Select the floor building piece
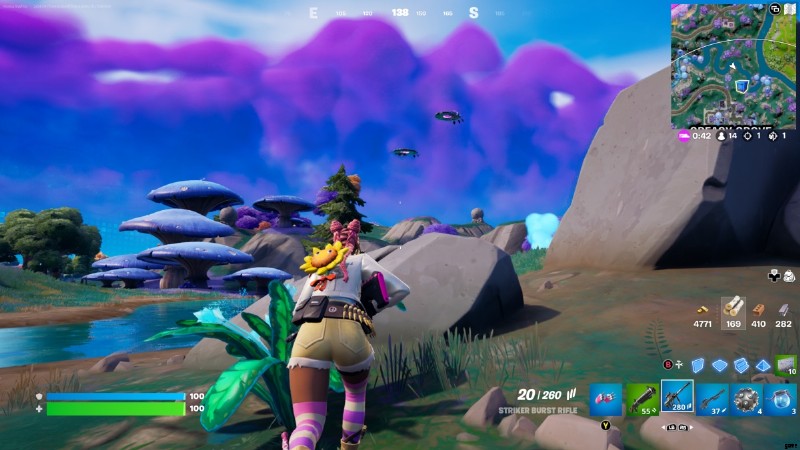The width and height of the screenshot is (800, 450). (x=720, y=365)
